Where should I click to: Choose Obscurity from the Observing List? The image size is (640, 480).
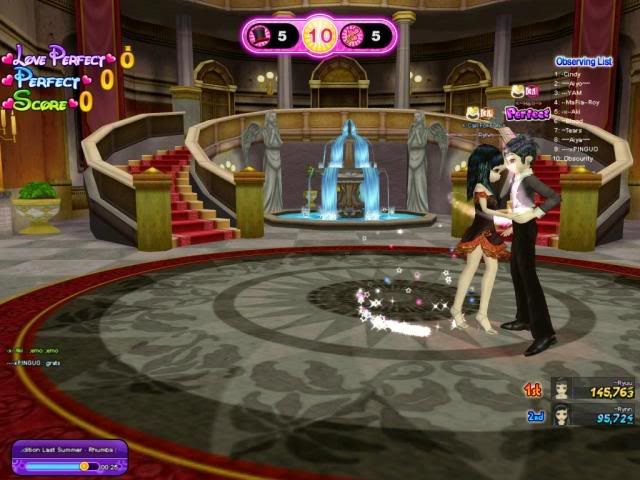click(579, 158)
